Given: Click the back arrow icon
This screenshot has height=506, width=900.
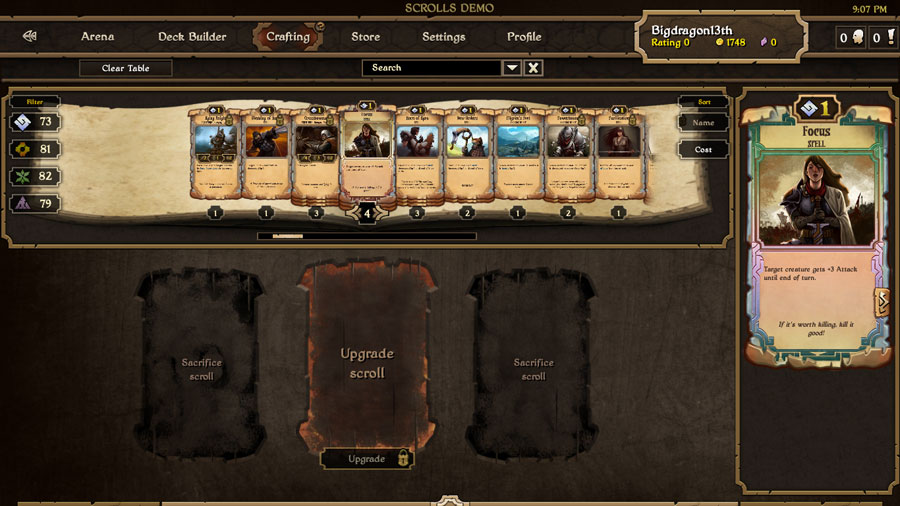Looking at the screenshot, I should pyautogui.click(x=30, y=37).
